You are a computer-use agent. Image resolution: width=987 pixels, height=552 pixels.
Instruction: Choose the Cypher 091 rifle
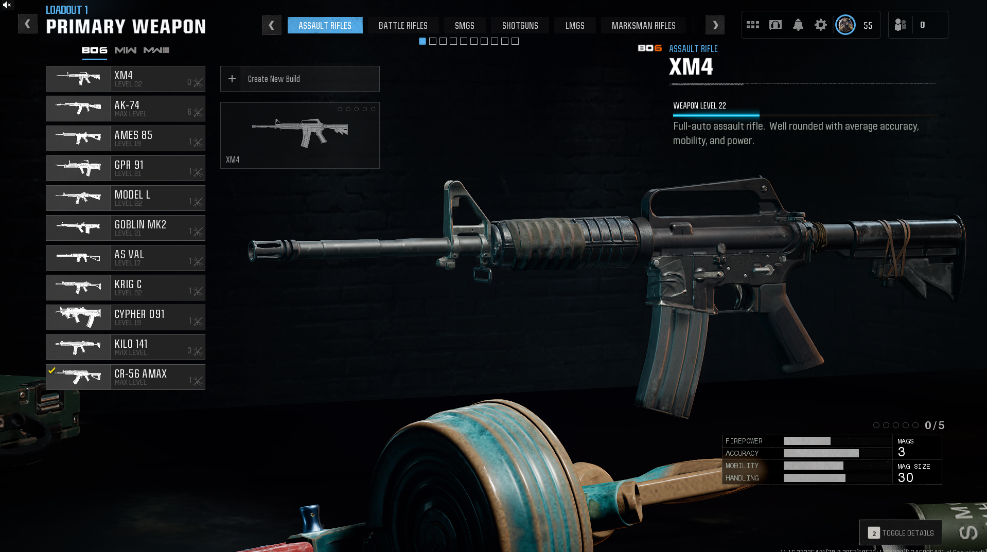coord(125,318)
